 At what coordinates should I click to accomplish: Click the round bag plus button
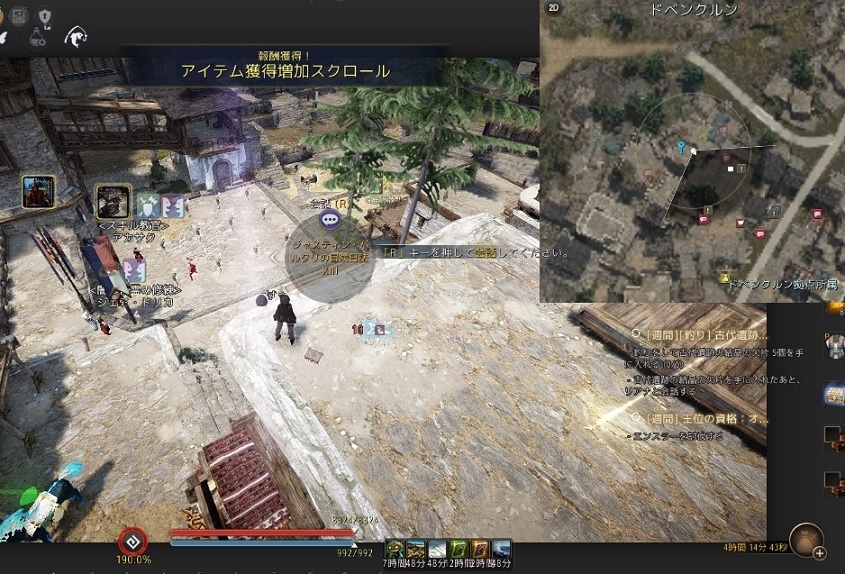[807, 543]
